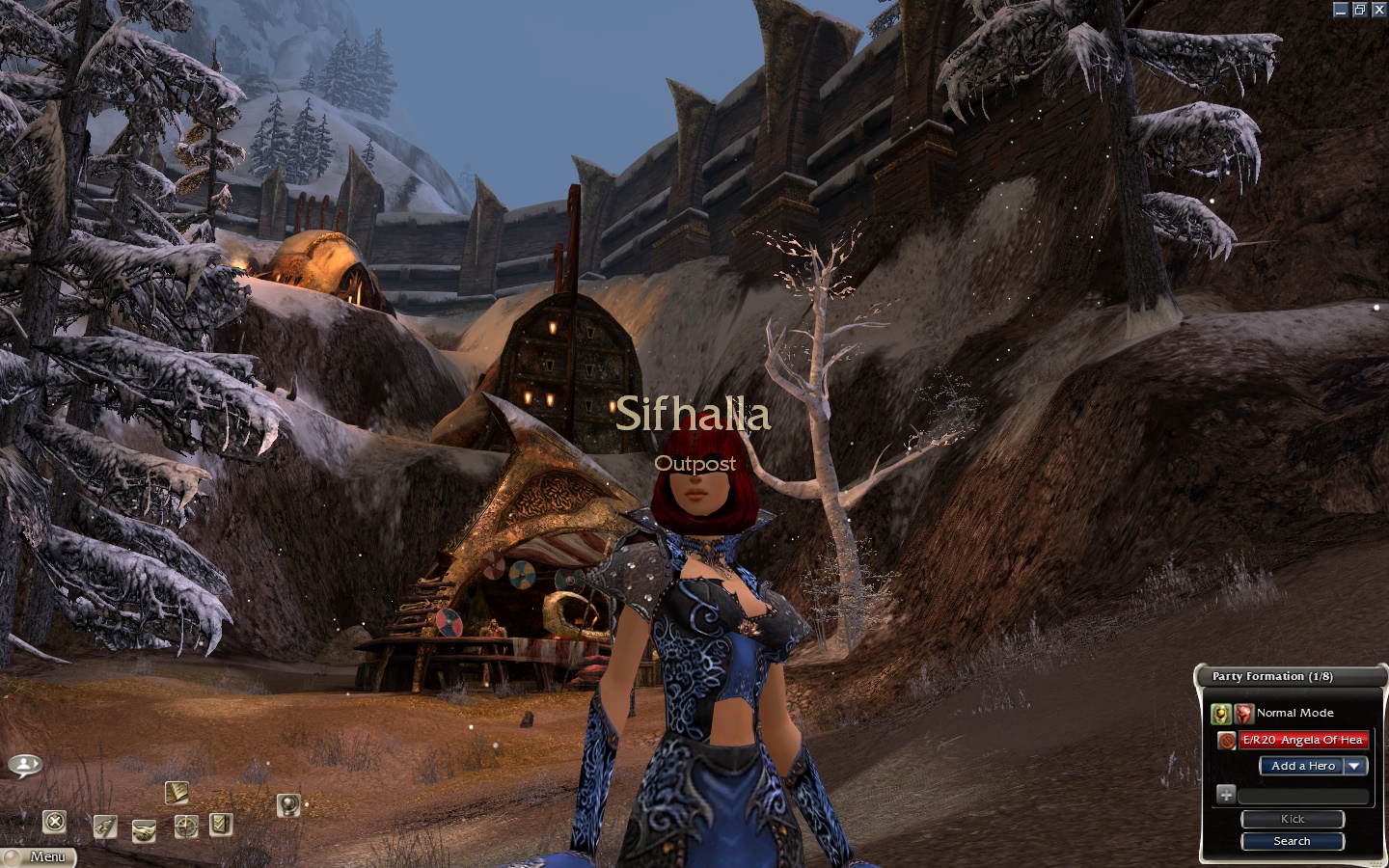The image size is (1389, 868).
Task: Click the Kick button
Action: 1292,819
